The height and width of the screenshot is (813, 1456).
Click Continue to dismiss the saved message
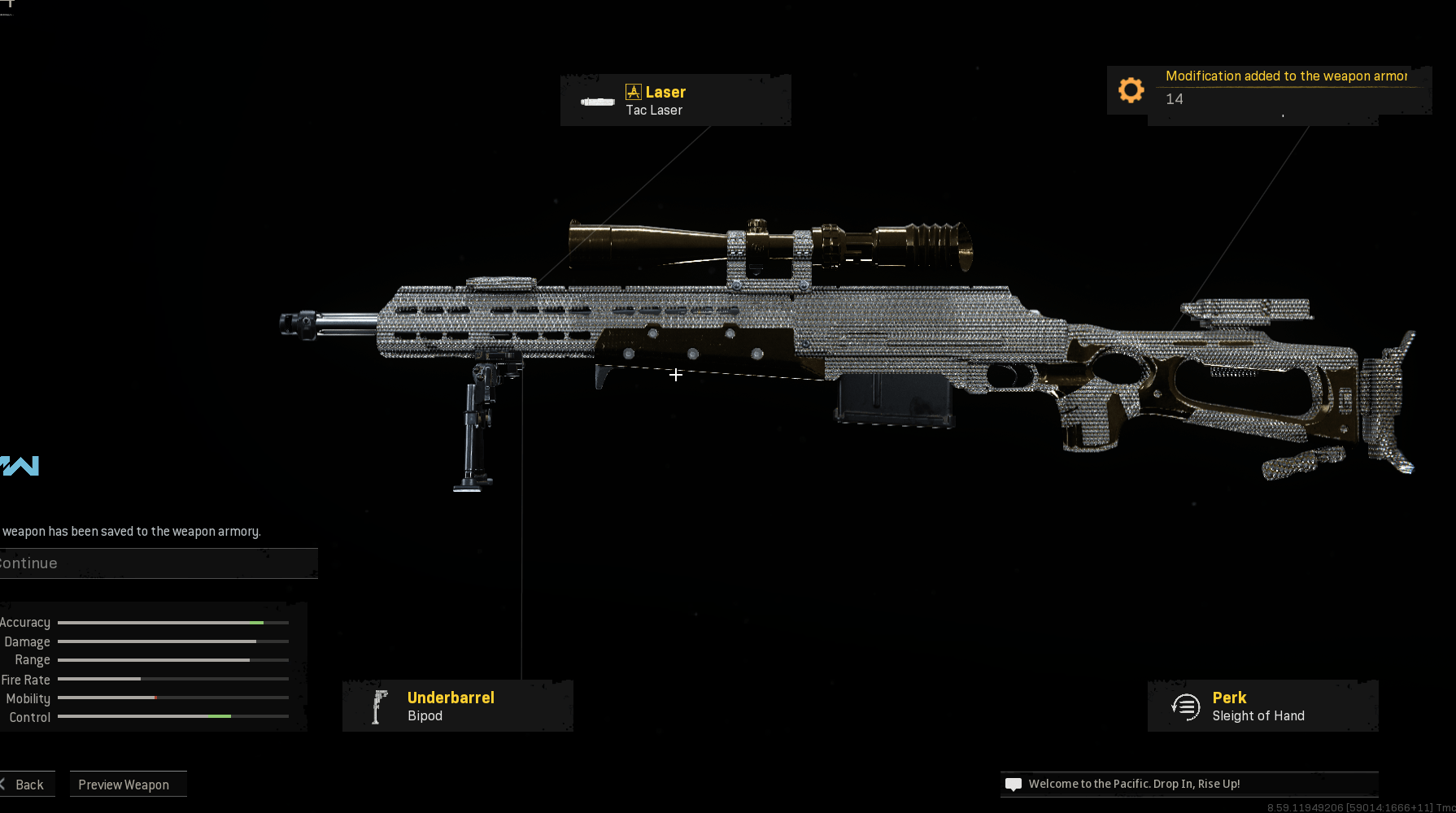click(x=155, y=563)
